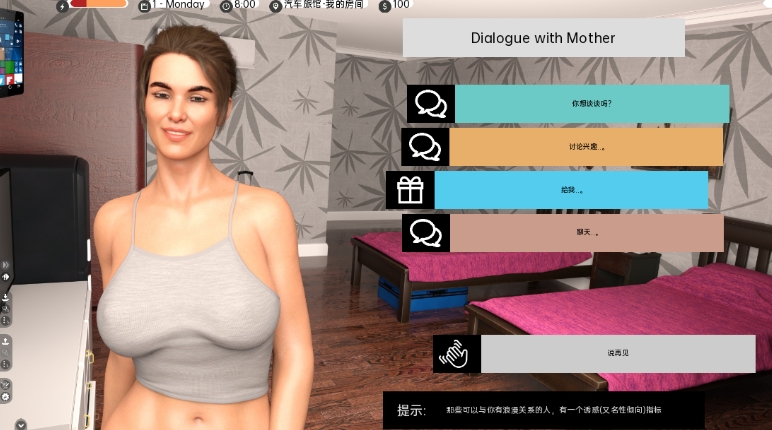
Task: Pick the blue gift-giving option
Action: [571, 190]
